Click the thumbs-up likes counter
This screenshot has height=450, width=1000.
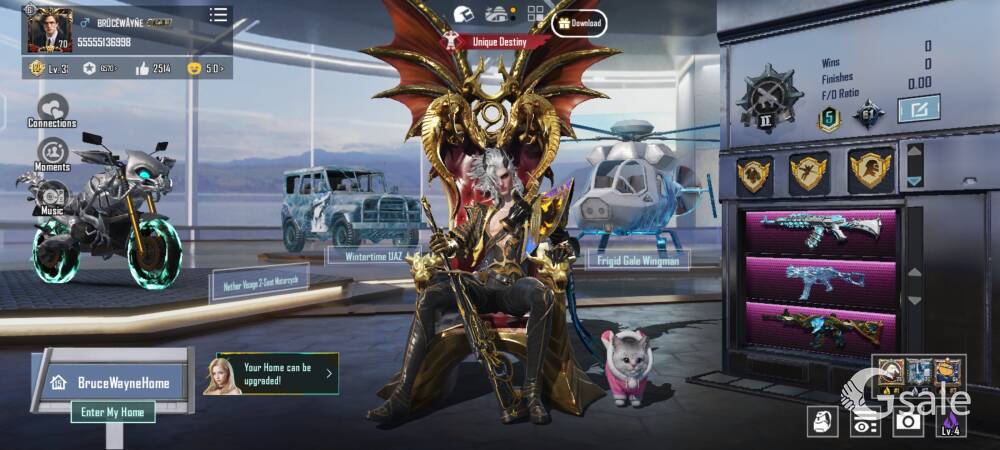point(153,68)
